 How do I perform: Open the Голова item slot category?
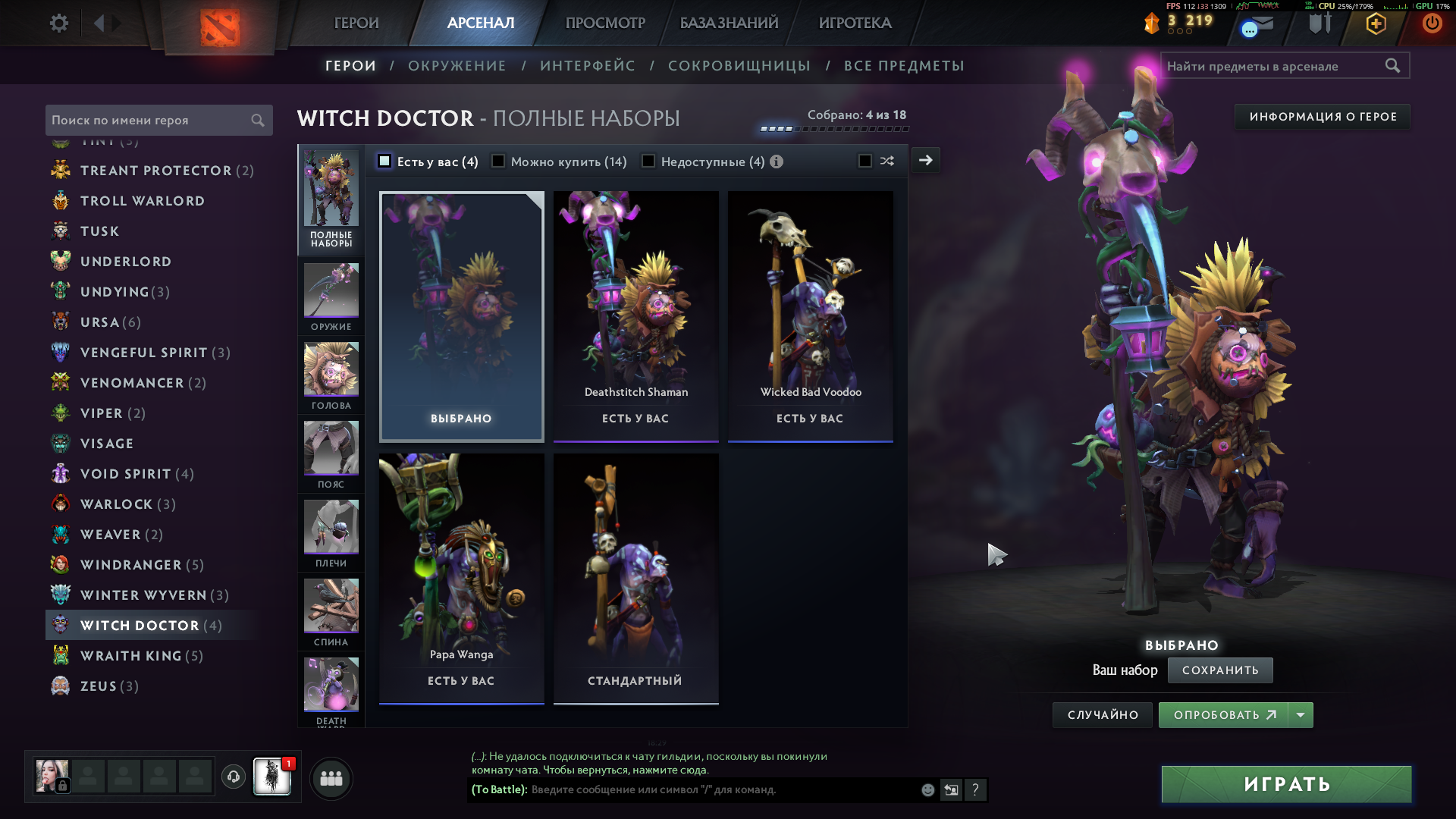click(x=331, y=375)
